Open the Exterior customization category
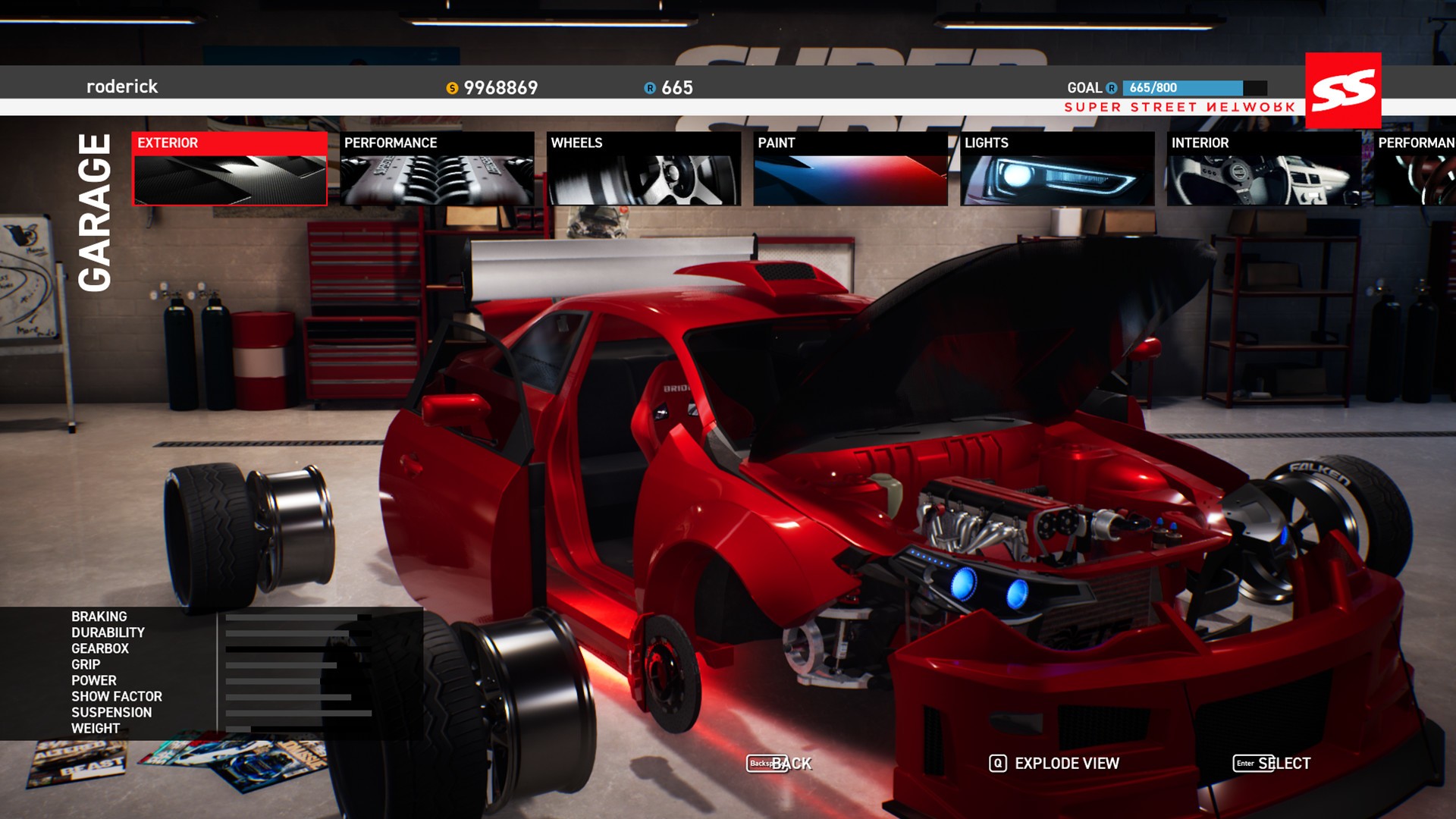 [230, 168]
